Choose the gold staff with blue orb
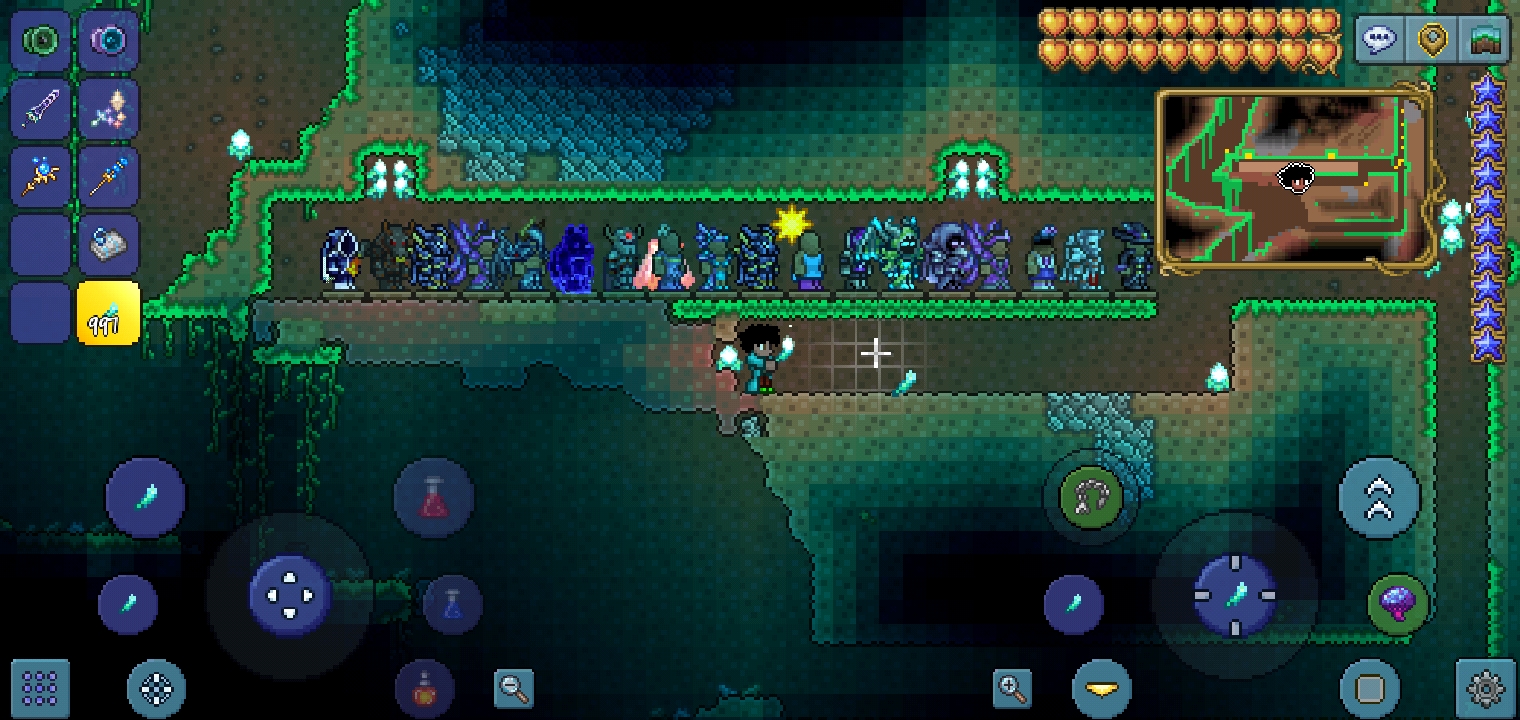 point(41,177)
